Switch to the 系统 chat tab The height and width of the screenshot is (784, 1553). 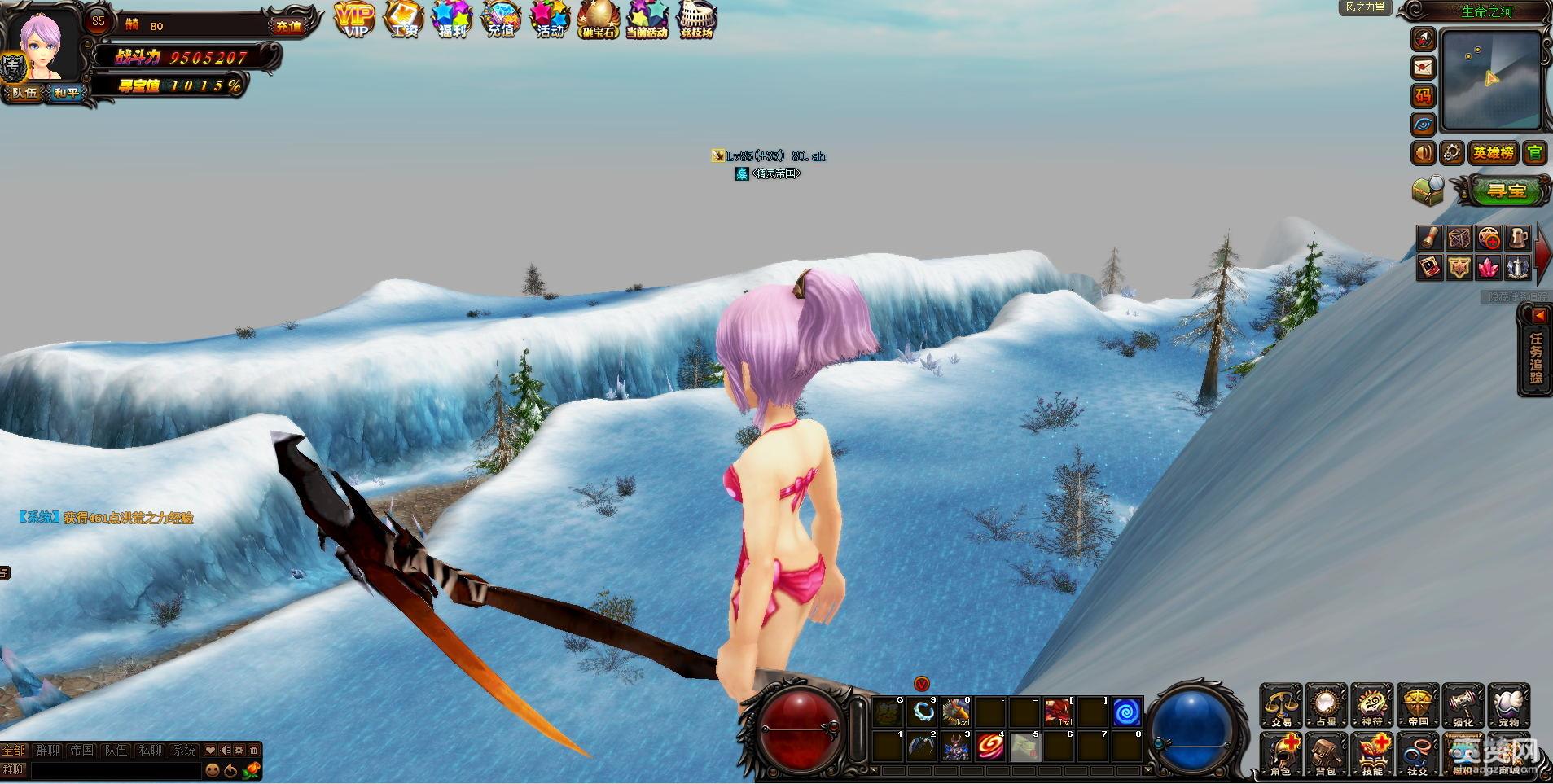coord(185,751)
